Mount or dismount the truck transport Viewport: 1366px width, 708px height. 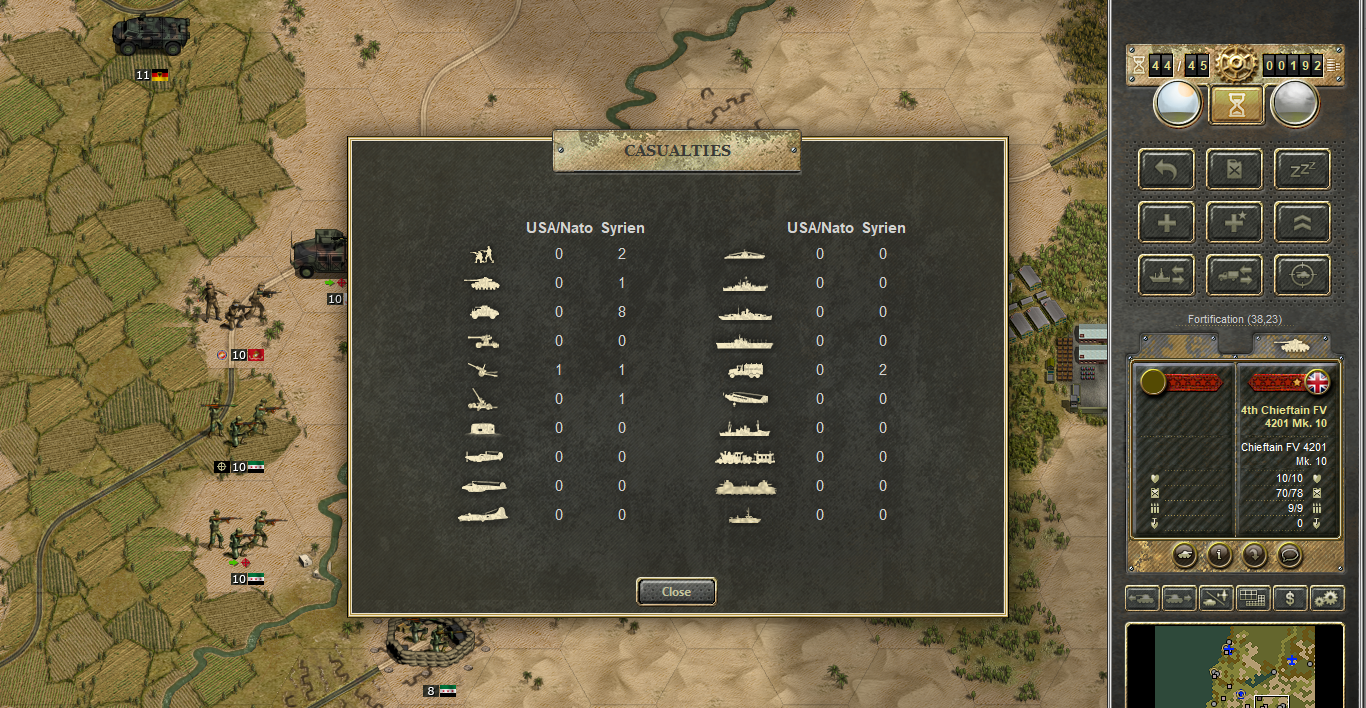tap(1234, 275)
